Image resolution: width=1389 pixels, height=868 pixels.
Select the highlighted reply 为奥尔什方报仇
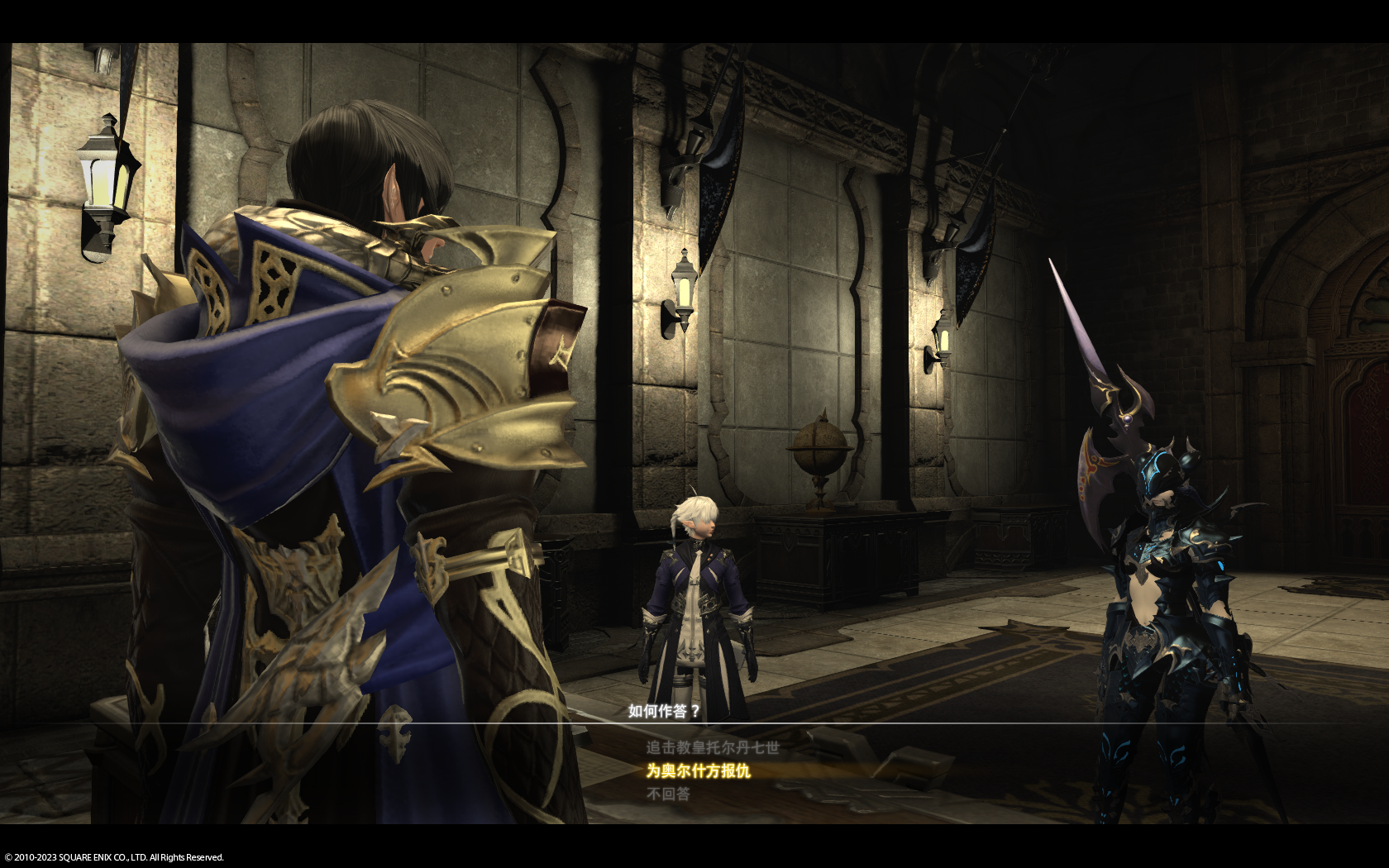click(x=699, y=770)
